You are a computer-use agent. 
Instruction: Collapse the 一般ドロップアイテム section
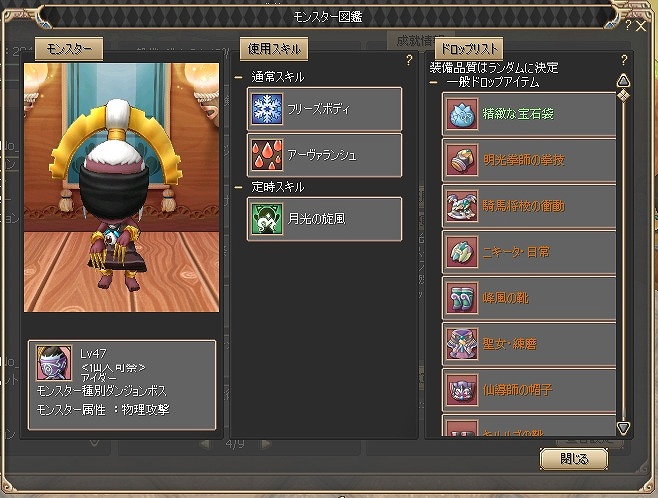coord(434,83)
